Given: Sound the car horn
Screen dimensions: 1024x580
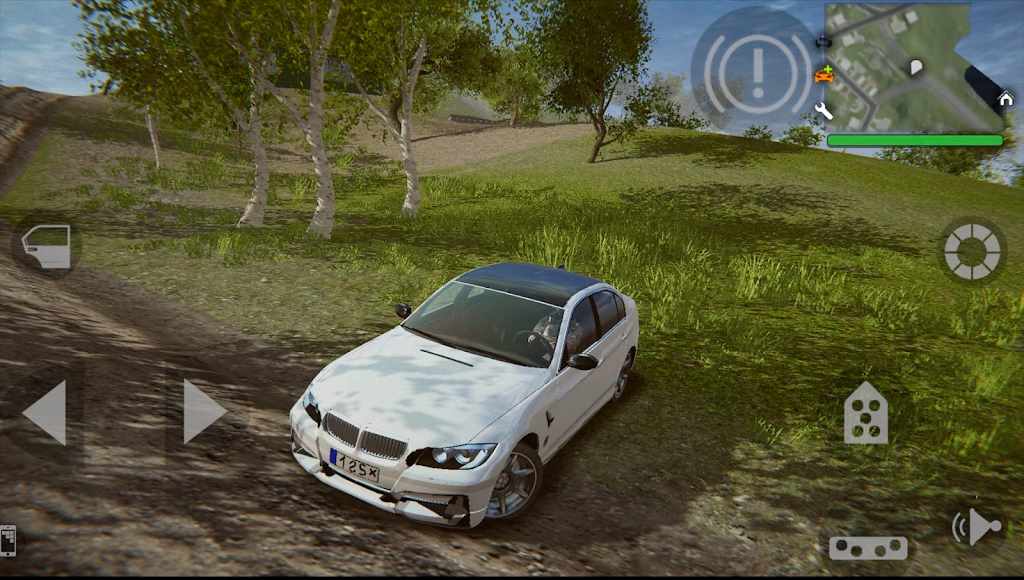Looking at the screenshot, I should pos(977,527).
